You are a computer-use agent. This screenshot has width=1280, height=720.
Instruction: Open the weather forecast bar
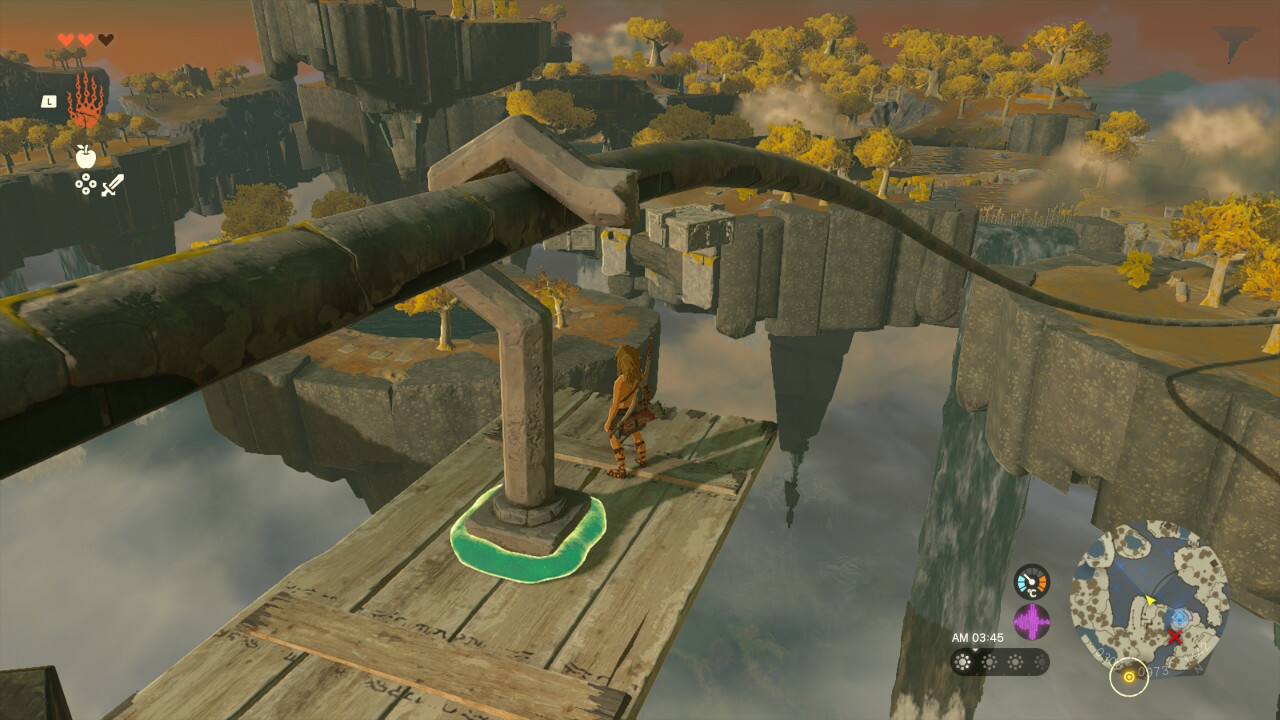click(x=1000, y=662)
